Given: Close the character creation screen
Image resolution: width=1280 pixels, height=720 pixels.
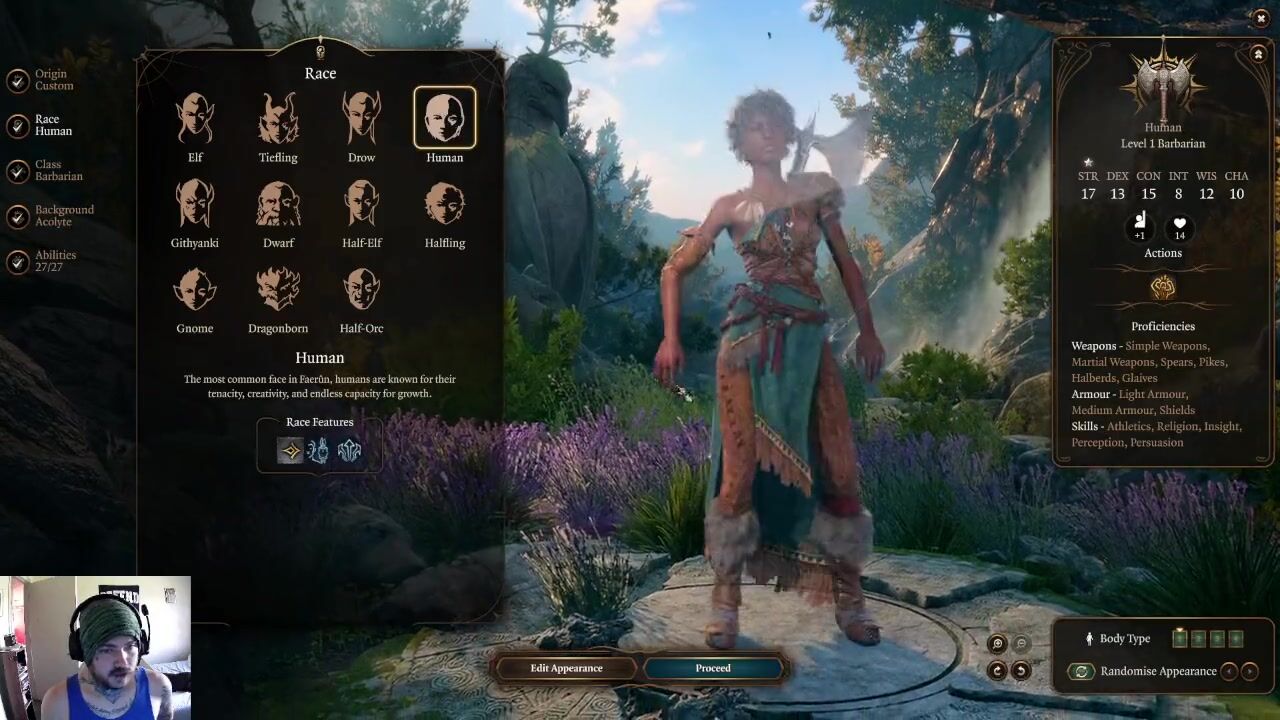Looking at the screenshot, I should coord(1260,18).
